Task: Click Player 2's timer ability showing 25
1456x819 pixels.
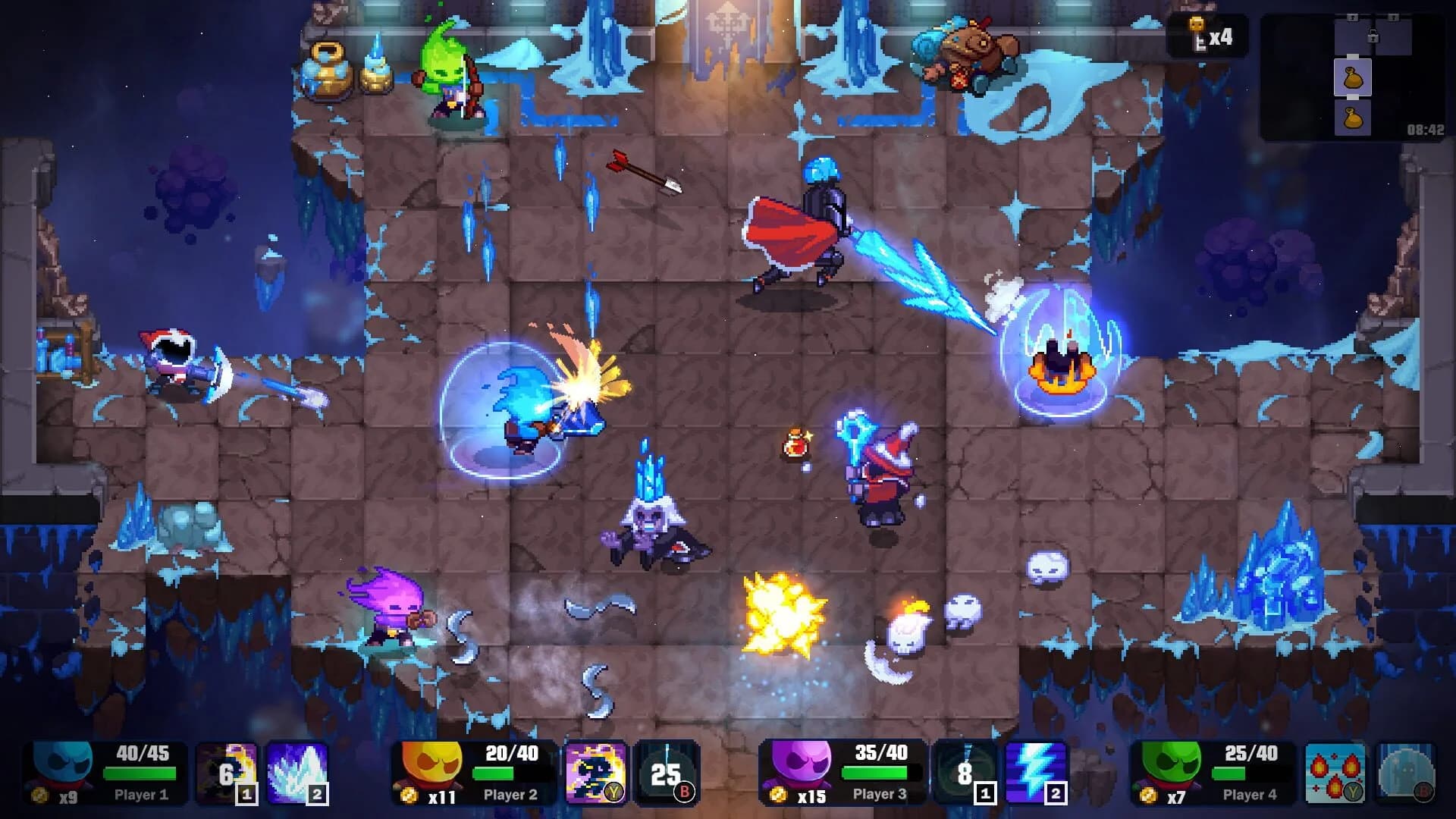Action: point(665,773)
